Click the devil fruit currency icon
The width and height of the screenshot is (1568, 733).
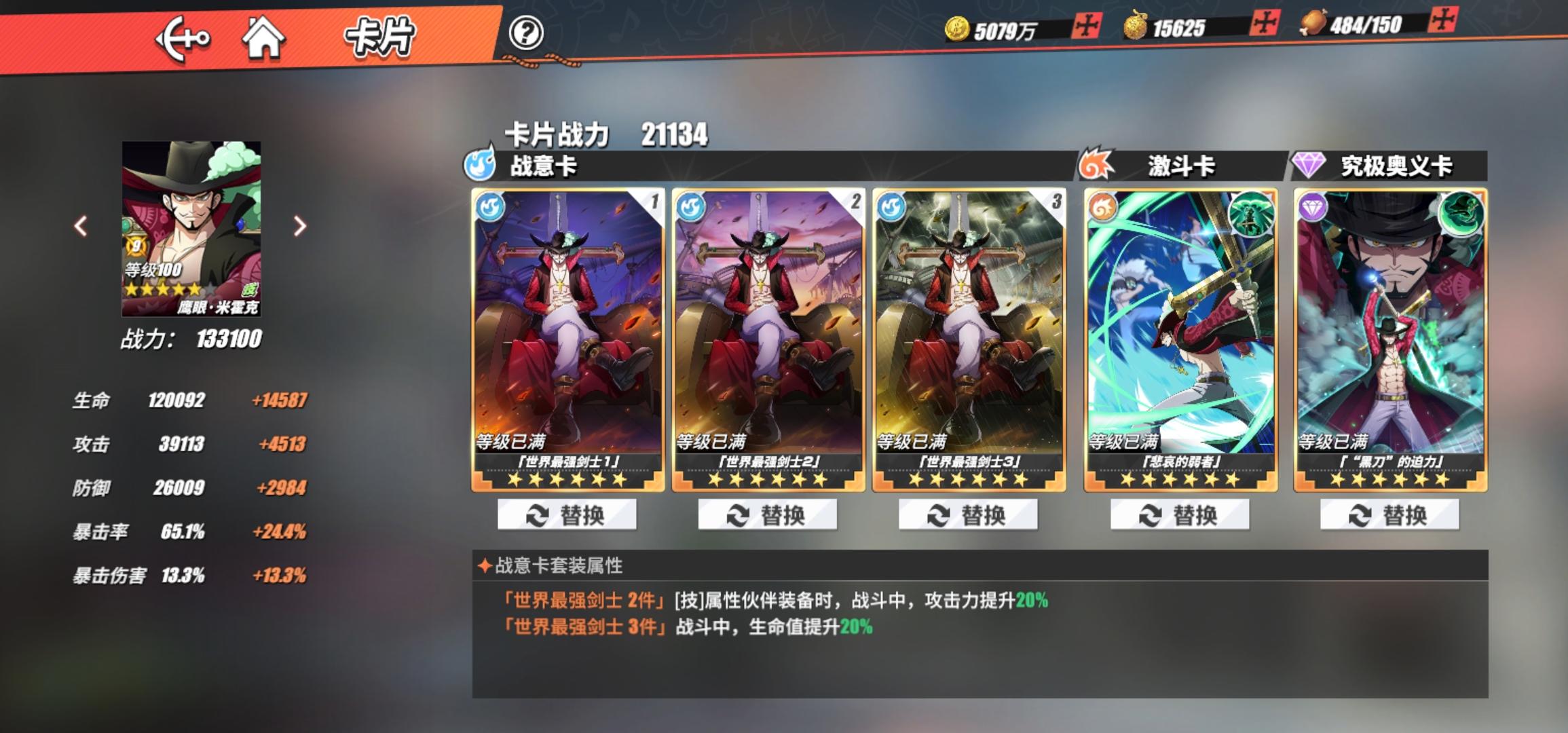(1135, 26)
